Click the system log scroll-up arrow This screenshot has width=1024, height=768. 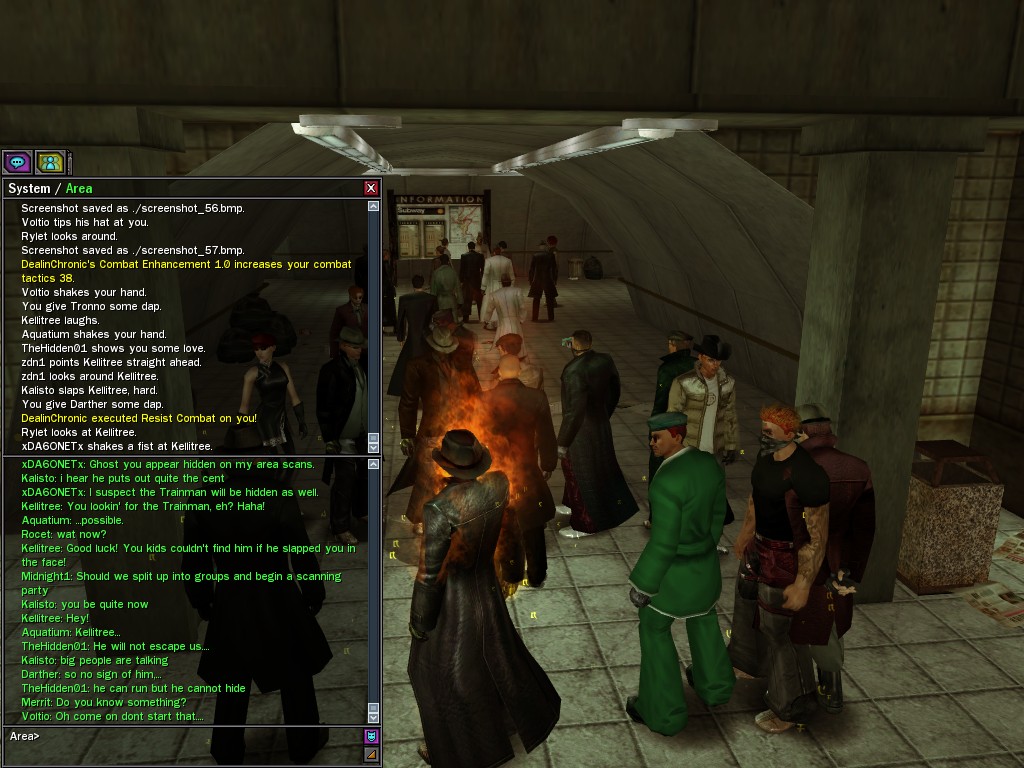coord(373,207)
